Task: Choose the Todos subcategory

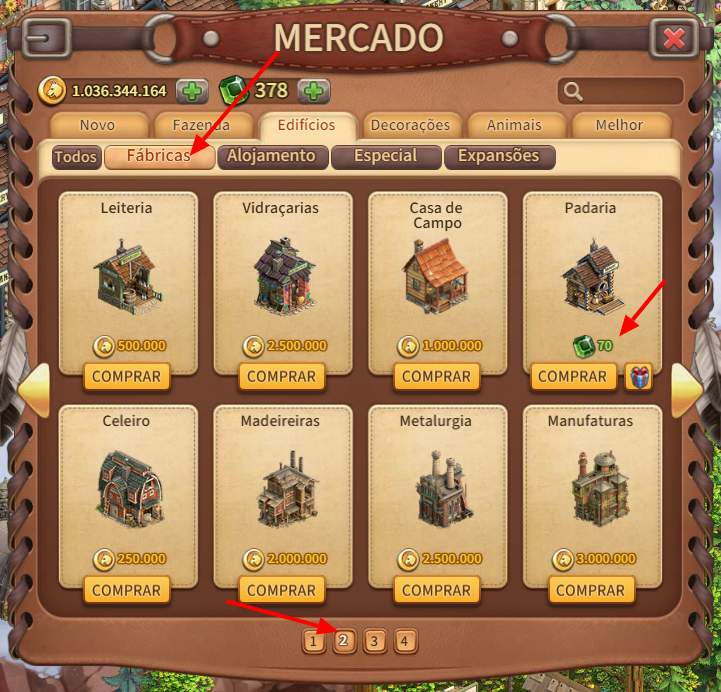Action: point(76,157)
